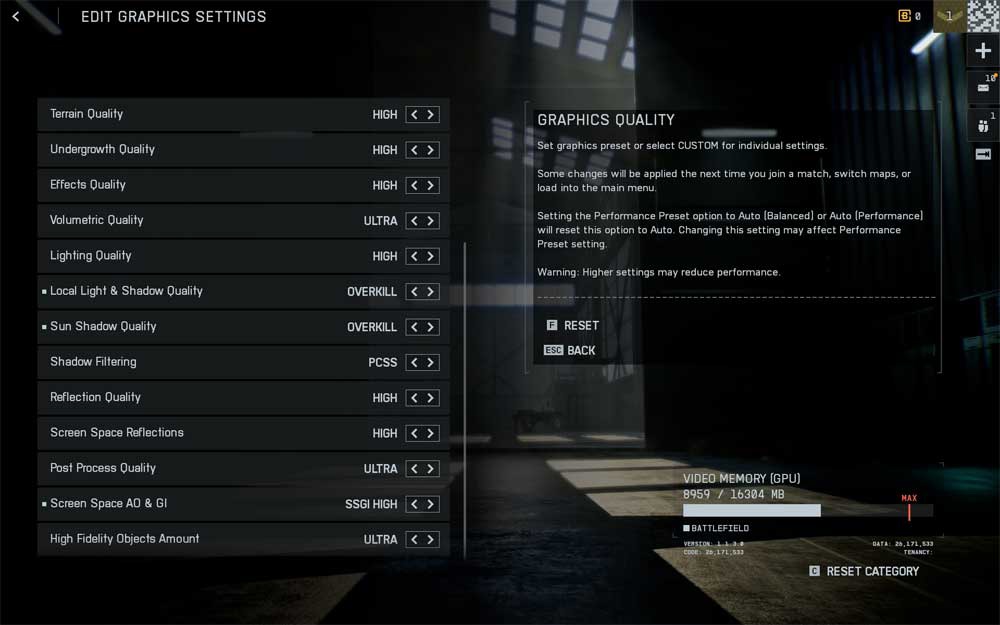1000x625 pixels.
Task: Decrease Undergrowth Quality with left arrow
Action: pyautogui.click(x=414, y=150)
